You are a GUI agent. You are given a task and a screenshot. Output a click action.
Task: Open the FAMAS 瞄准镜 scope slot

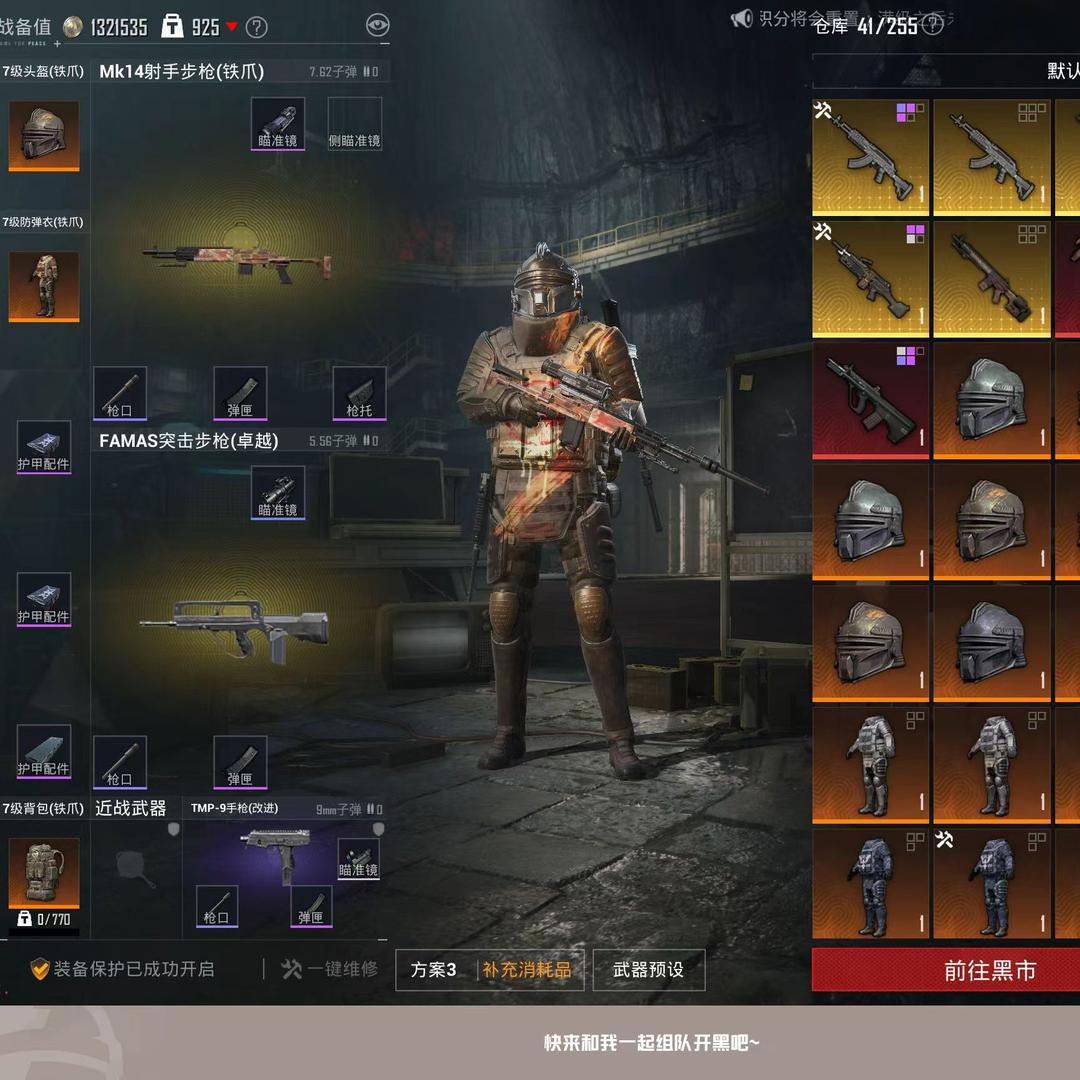click(x=278, y=492)
